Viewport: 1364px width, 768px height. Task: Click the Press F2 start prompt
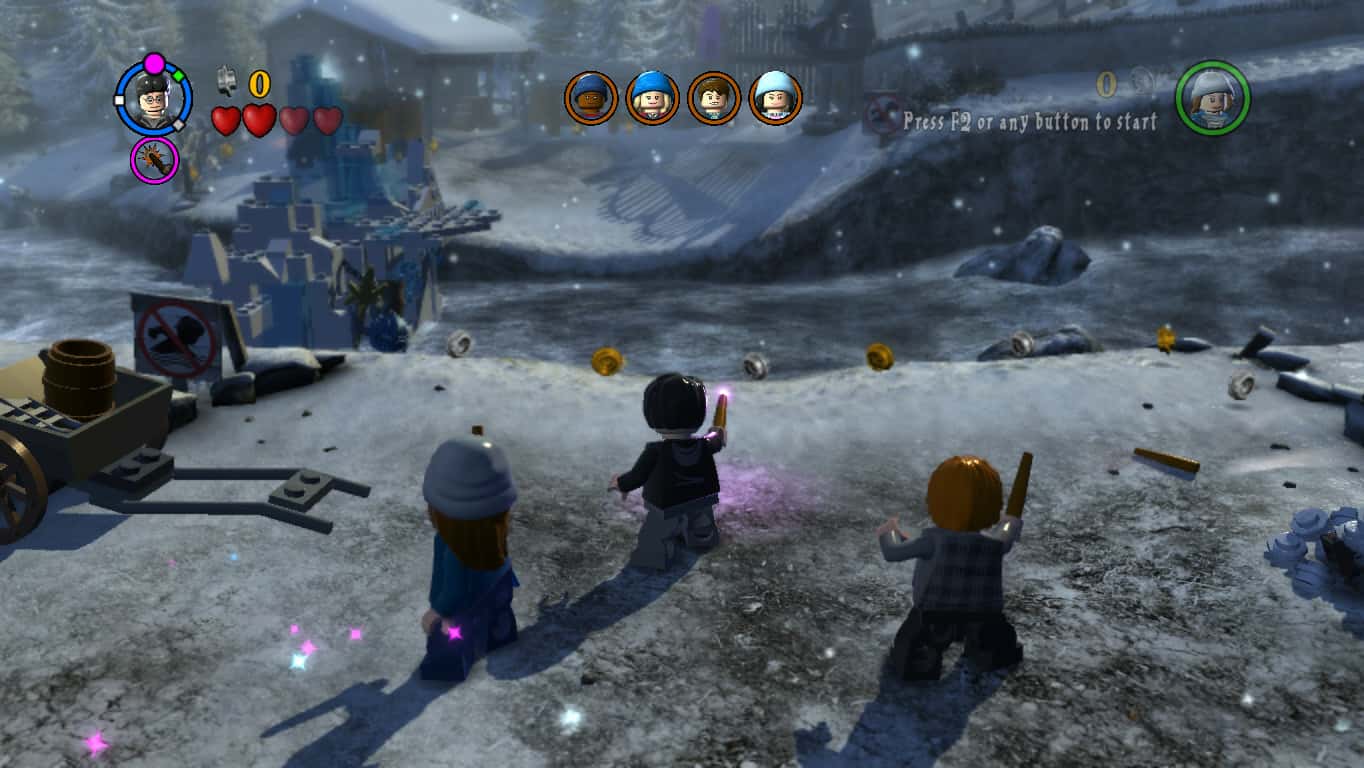click(x=1032, y=120)
